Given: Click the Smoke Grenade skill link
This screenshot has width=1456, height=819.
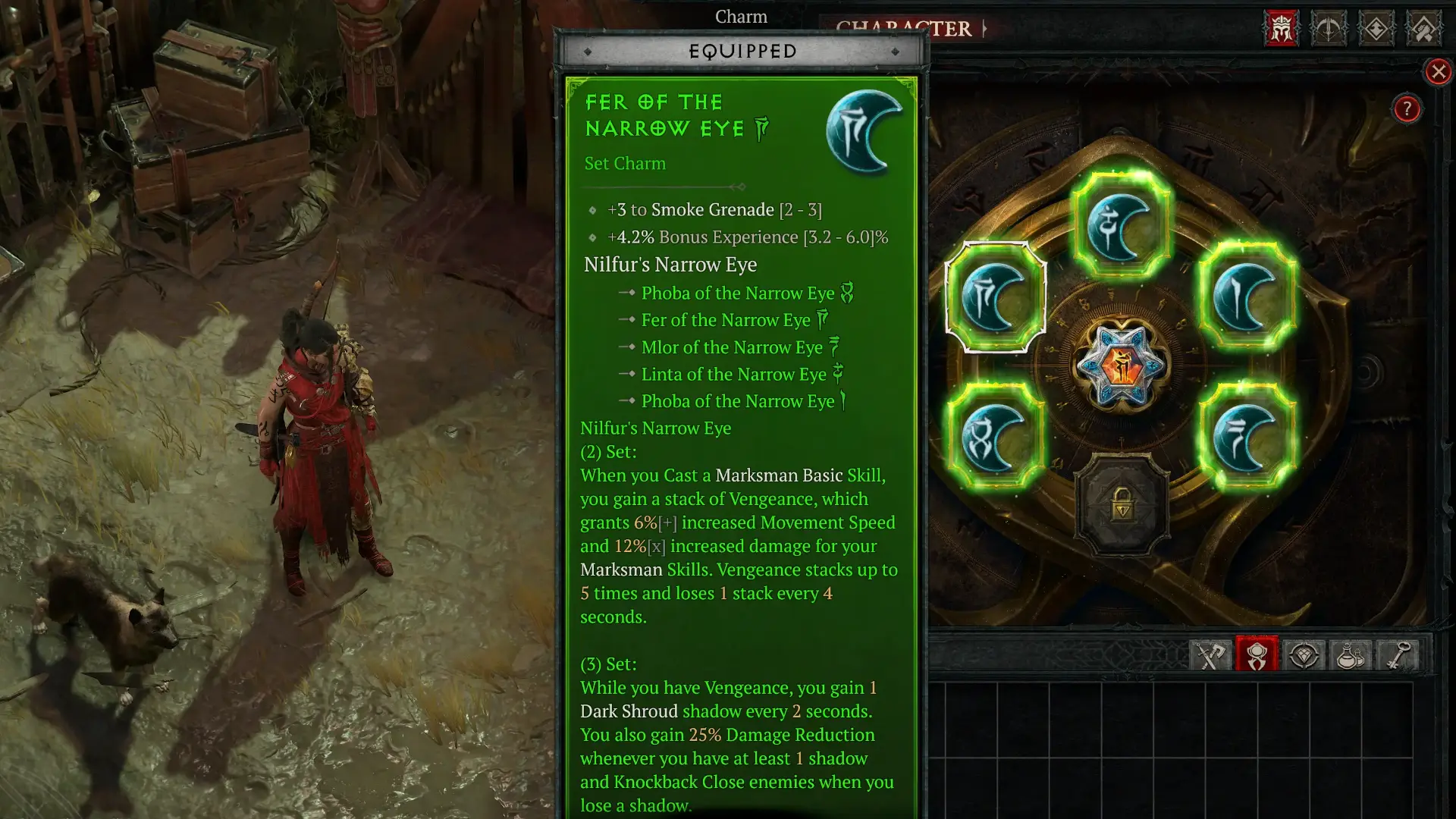Looking at the screenshot, I should click(711, 210).
